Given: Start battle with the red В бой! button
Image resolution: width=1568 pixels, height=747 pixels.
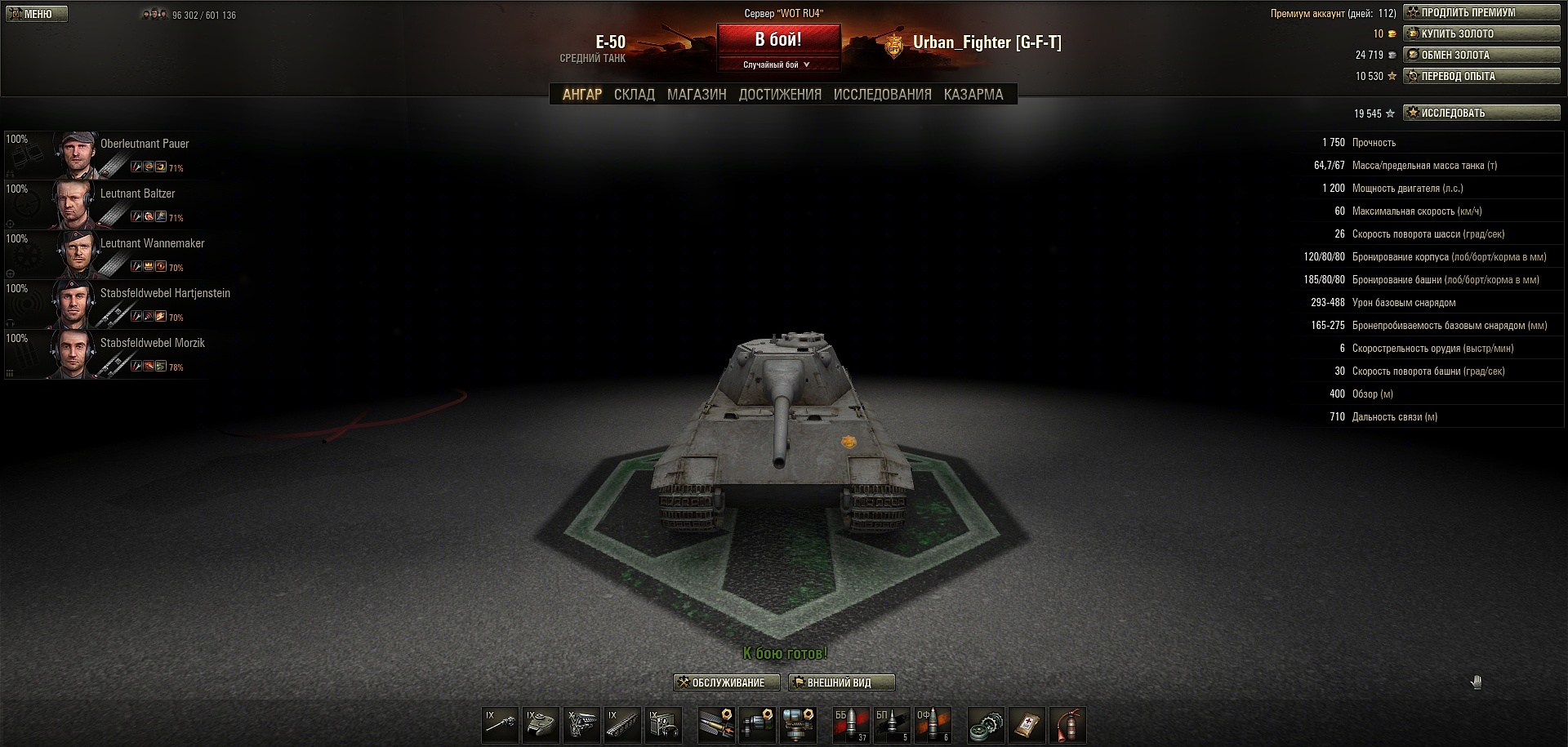Looking at the screenshot, I should tap(778, 39).
